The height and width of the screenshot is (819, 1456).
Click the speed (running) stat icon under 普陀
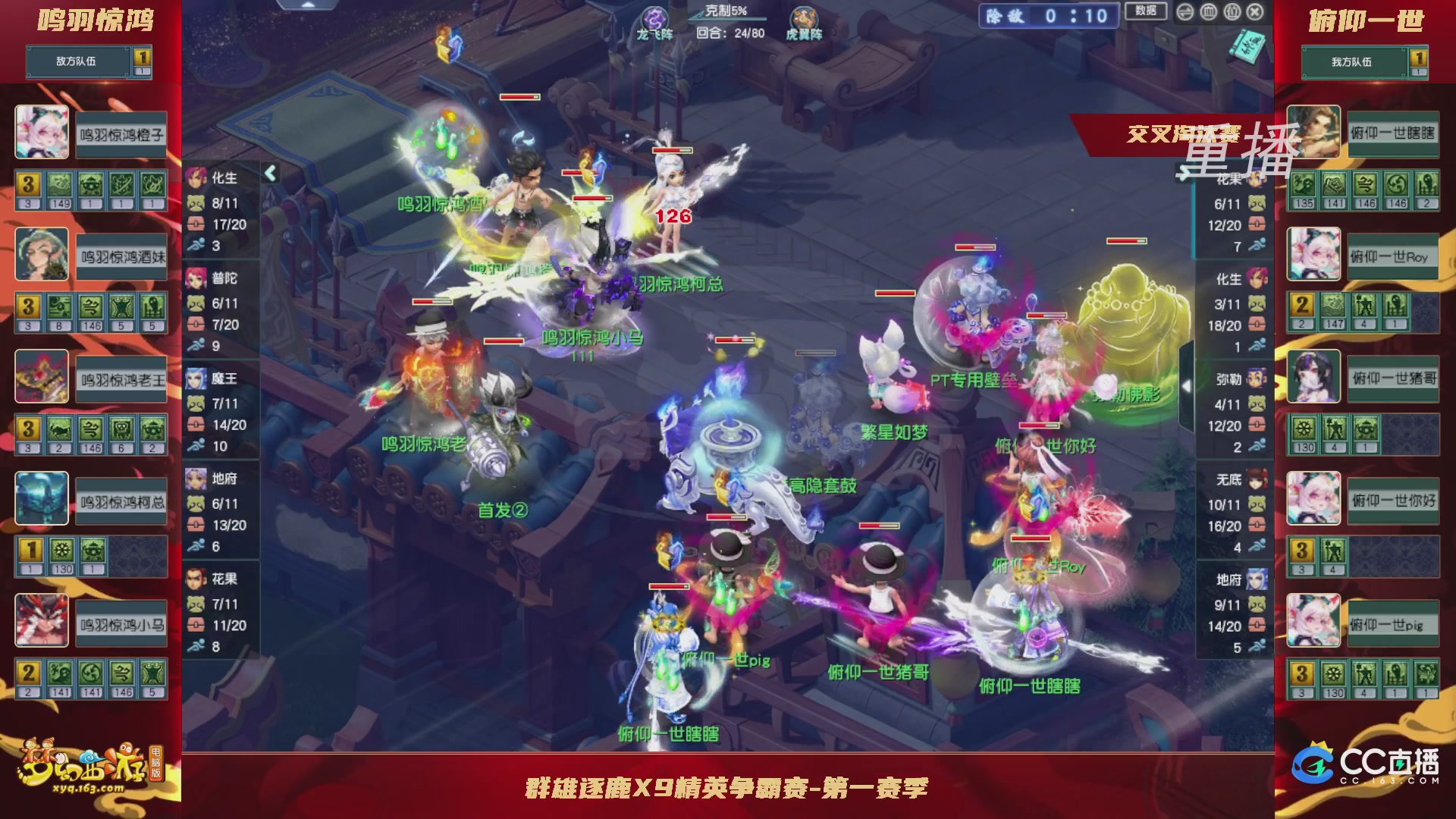[x=199, y=345]
